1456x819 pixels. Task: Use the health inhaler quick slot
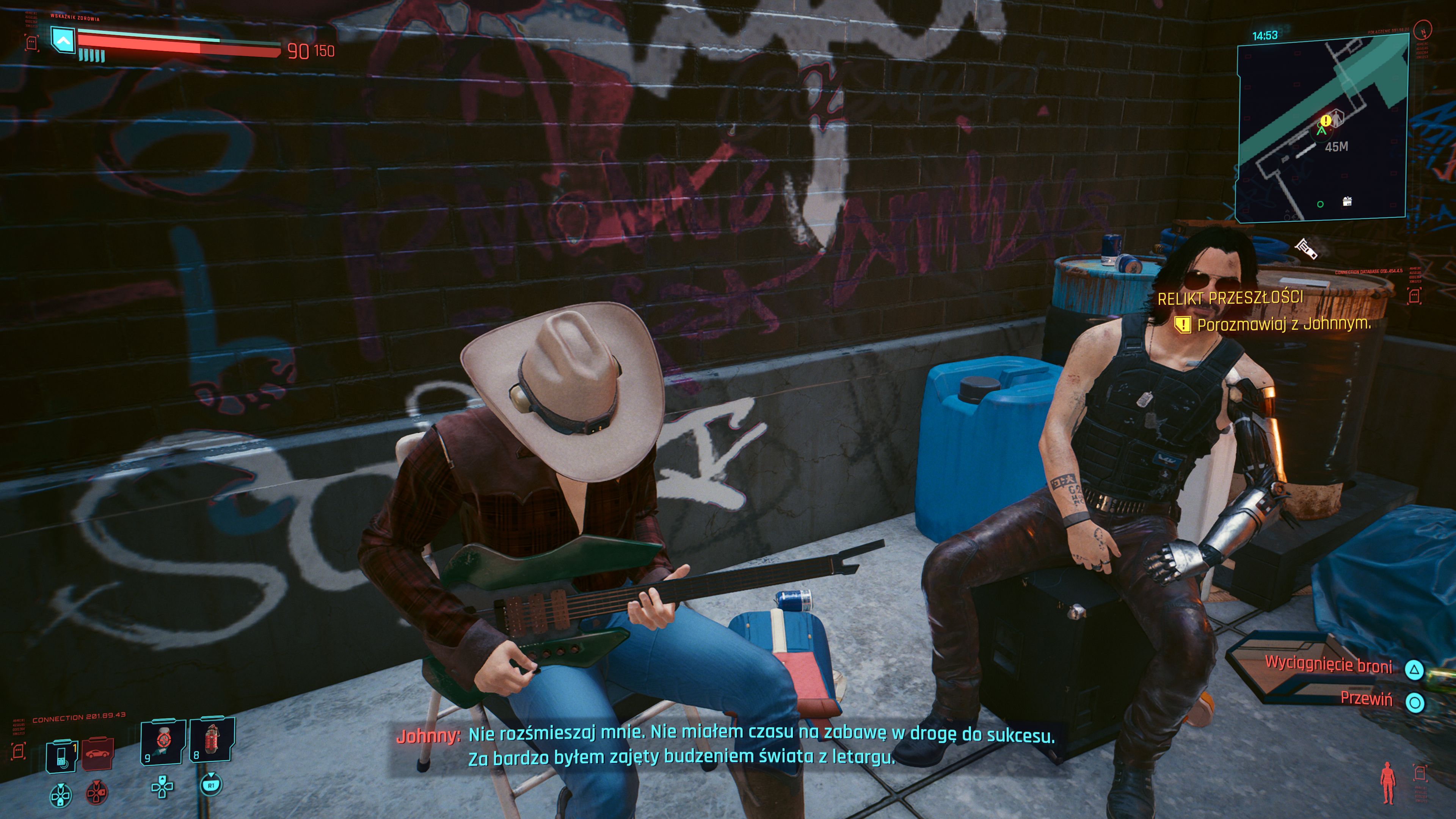163,742
